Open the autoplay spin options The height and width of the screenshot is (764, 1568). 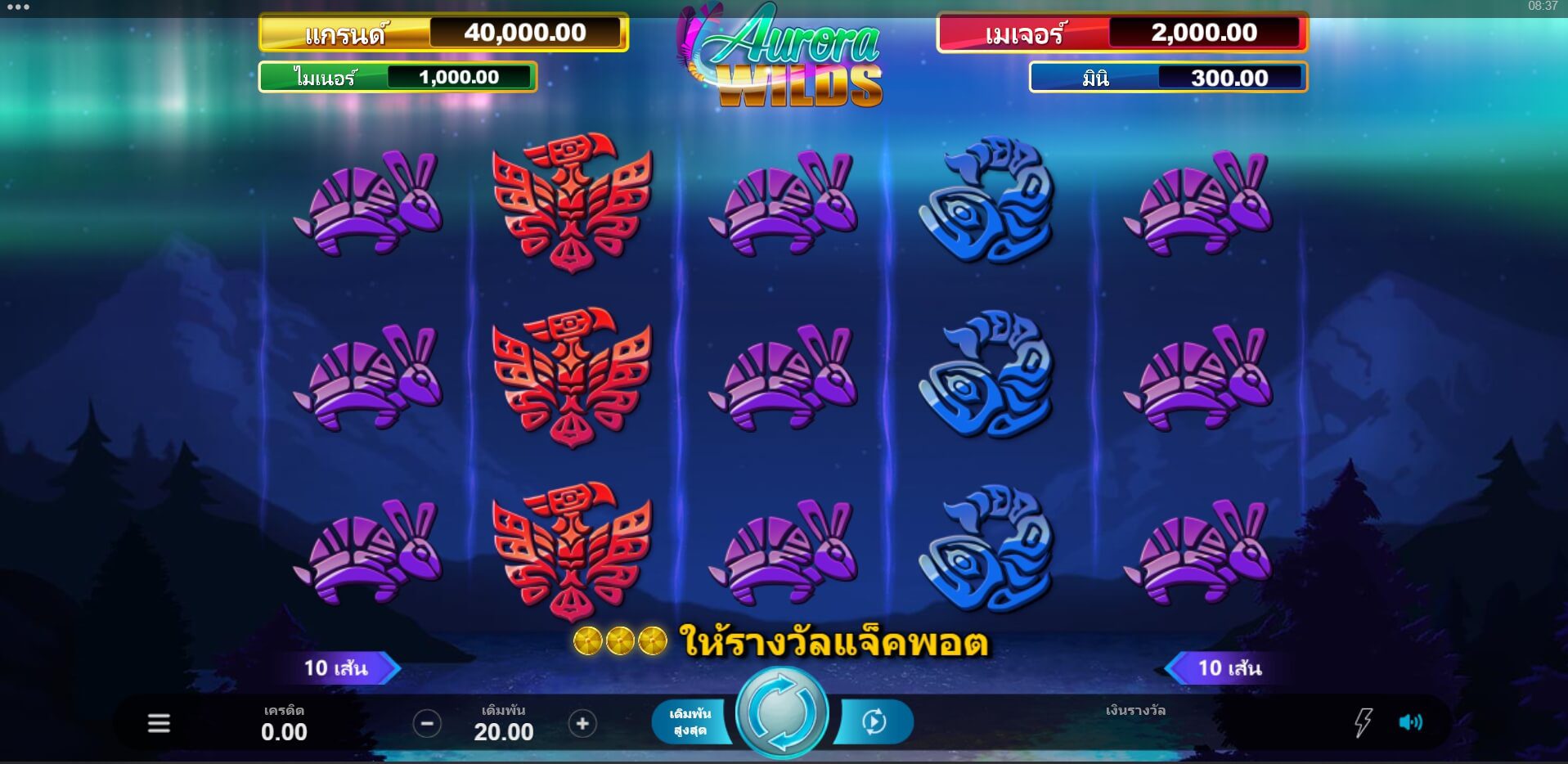coord(874,721)
